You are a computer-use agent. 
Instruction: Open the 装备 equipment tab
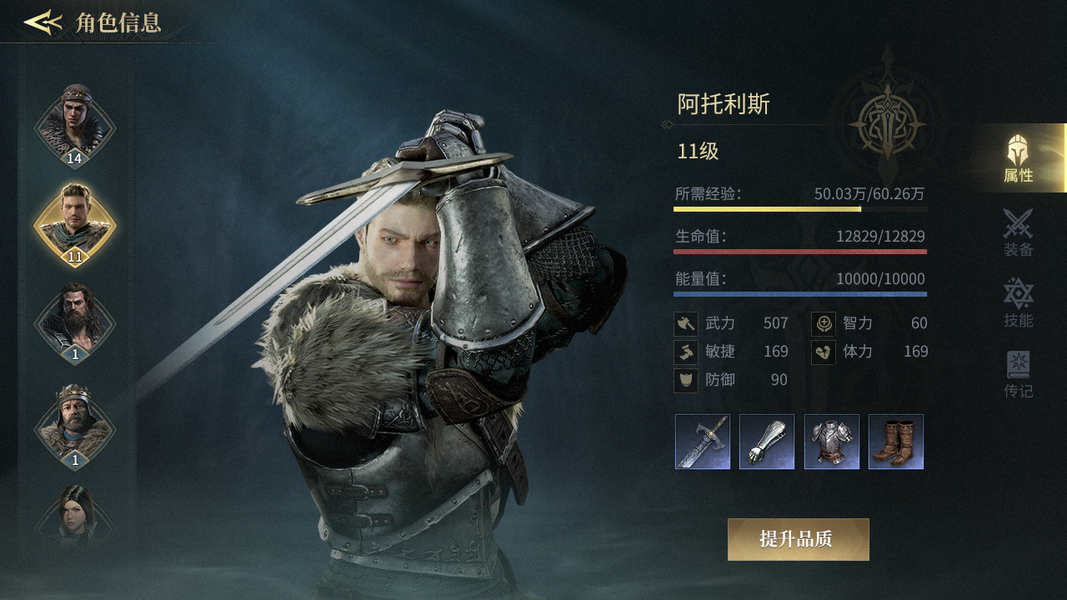click(1018, 232)
